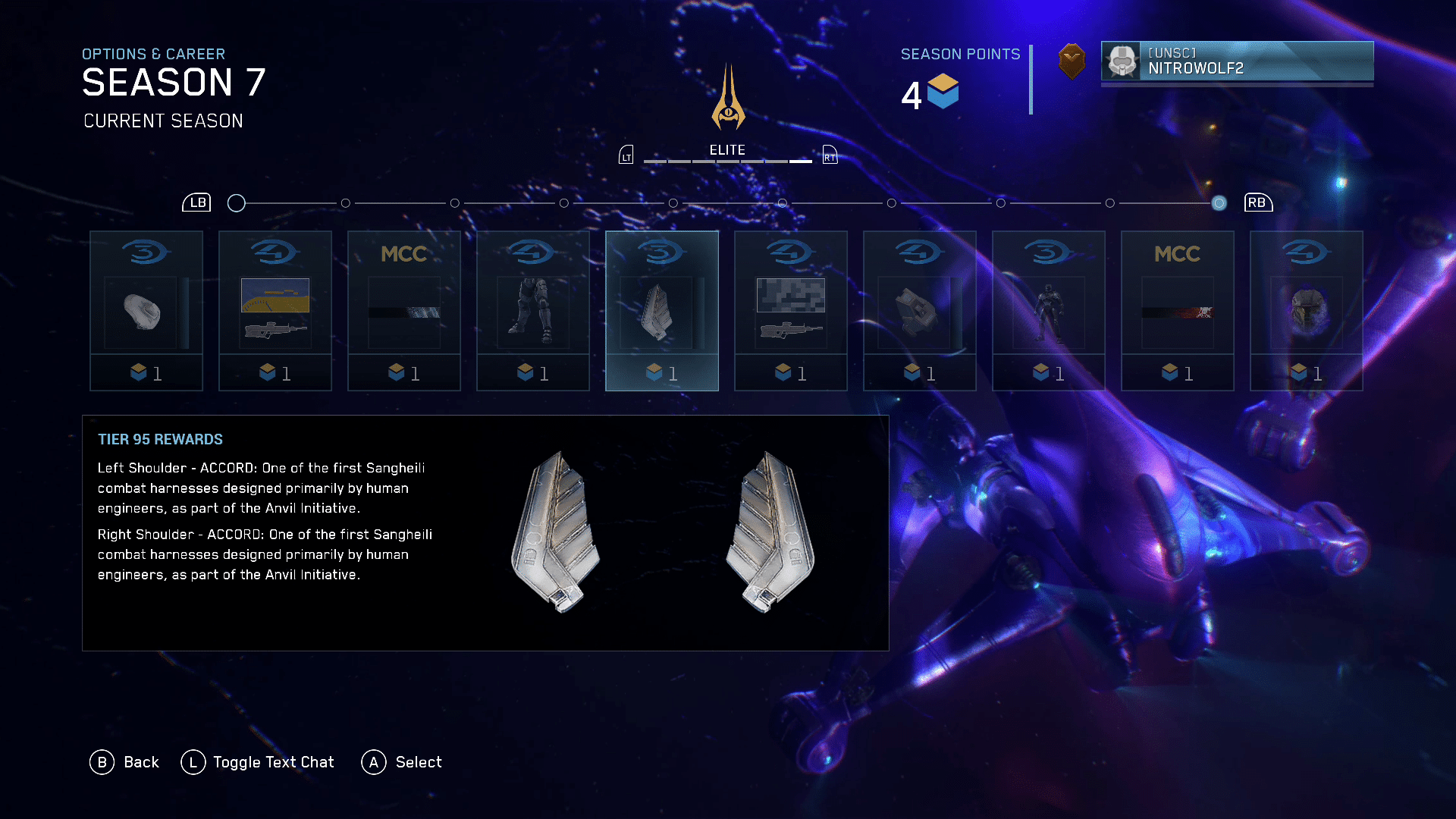The width and height of the screenshot is (1456, 819).
Task: Go to the first large page marker
Action: [237, 203]
